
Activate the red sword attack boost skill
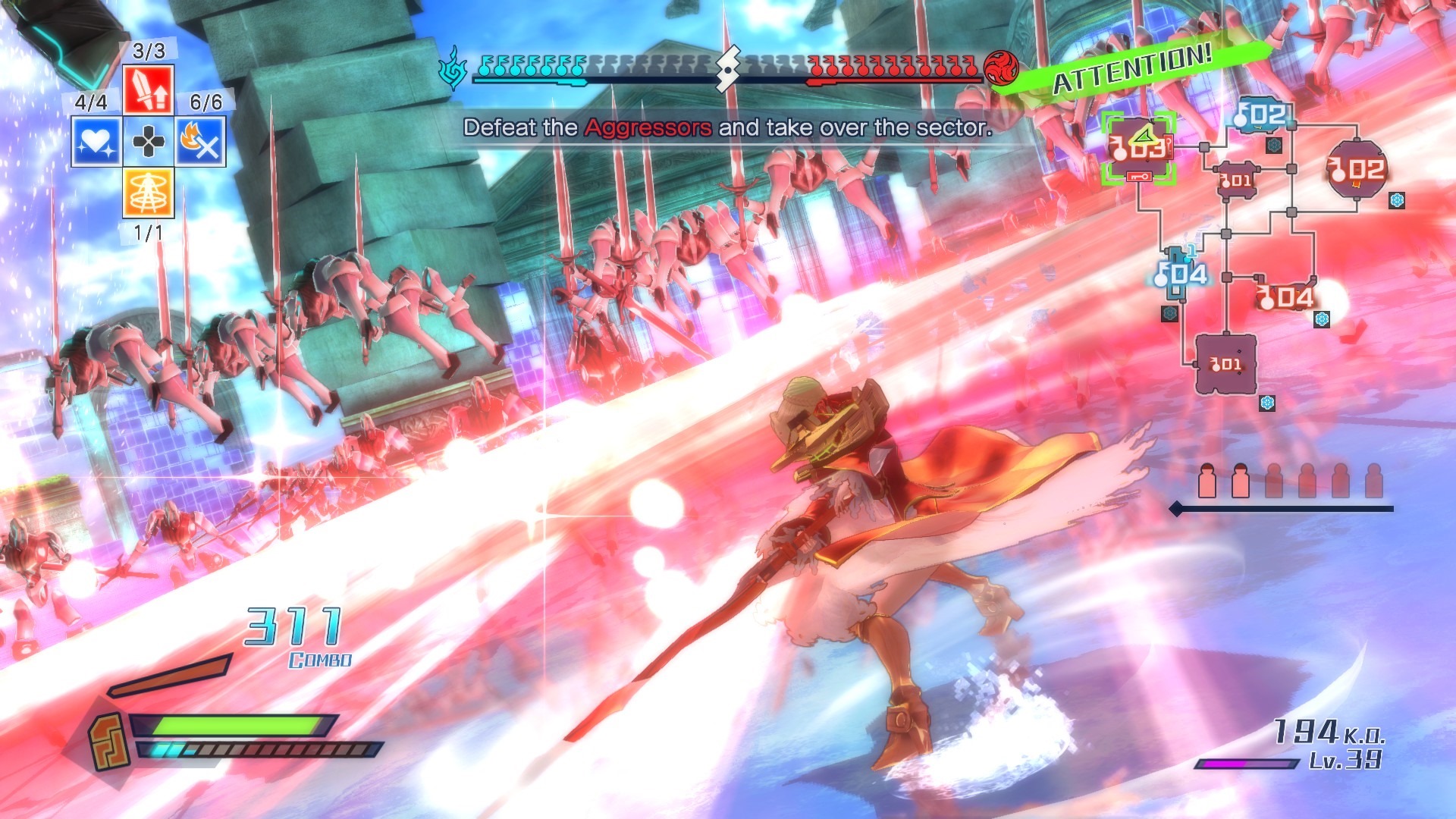point(148,89)
